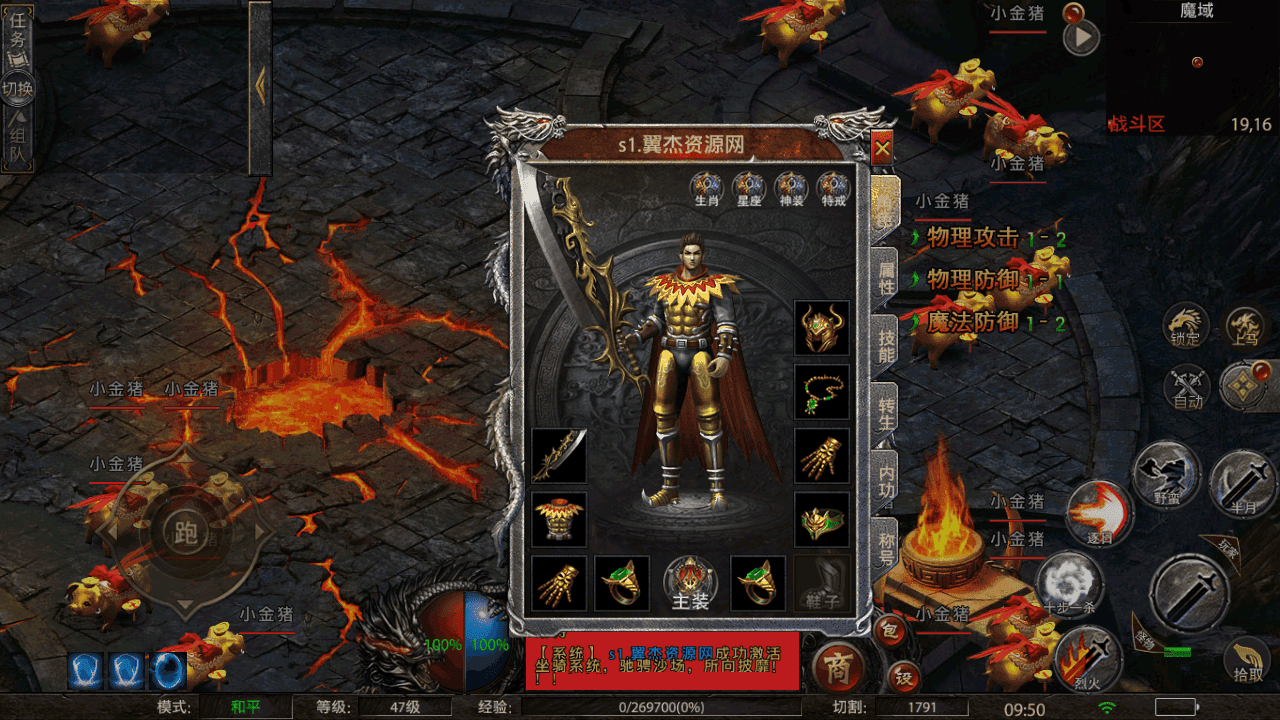Switch to the 属性 attributes tab
This screenshot has height=720, width=1280.
886,279
